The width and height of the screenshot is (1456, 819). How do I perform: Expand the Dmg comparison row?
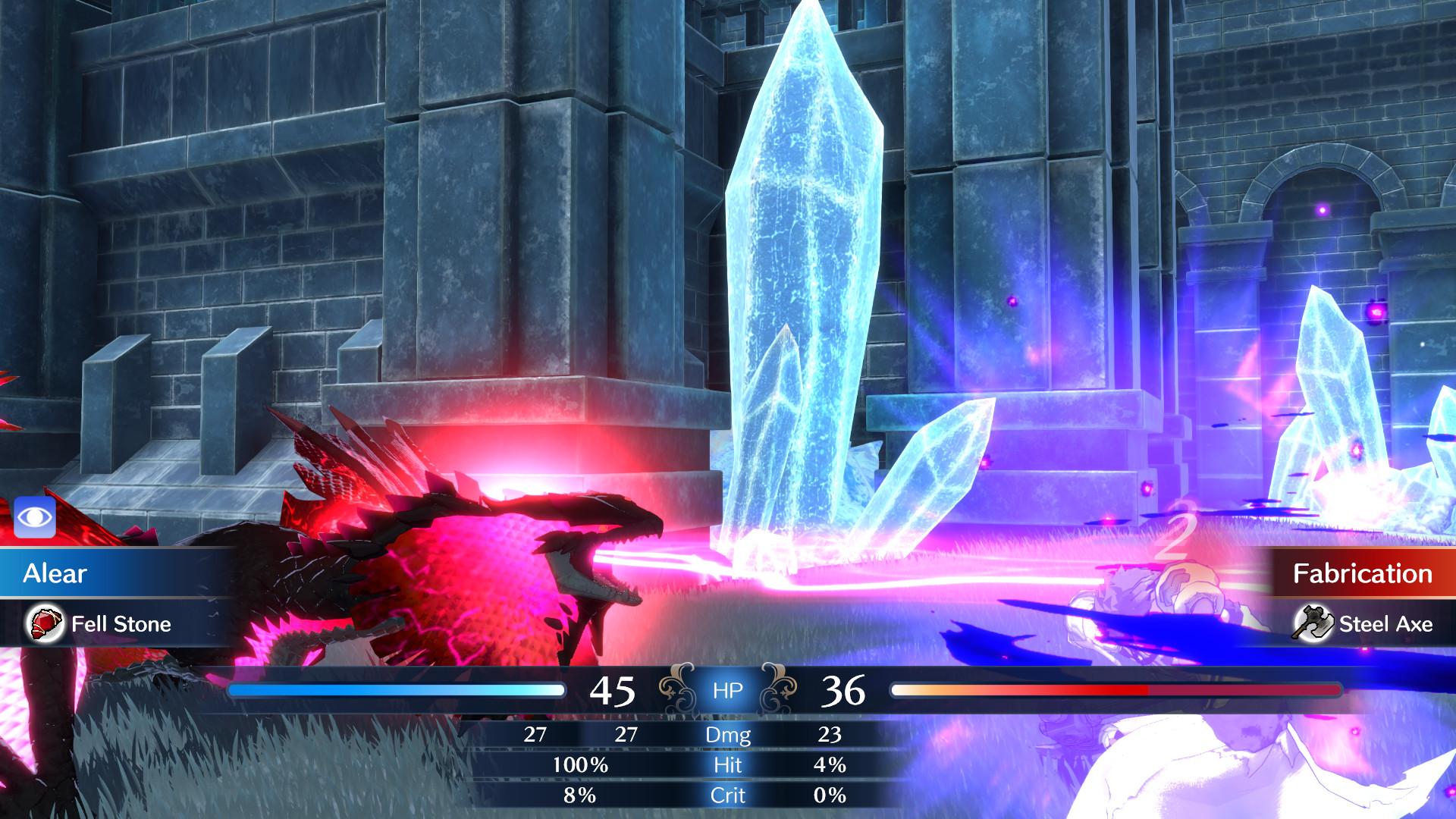click(x=728, y=735)
